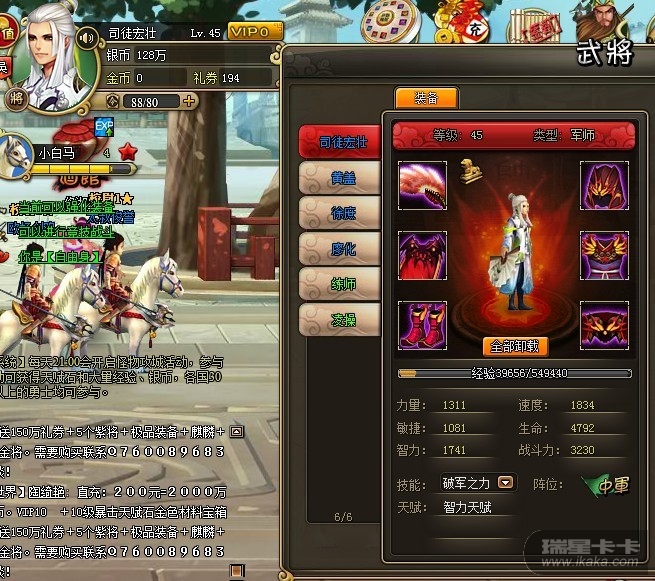Select the purple robe armor slot
655x581 pixels.
click(605, 254)
